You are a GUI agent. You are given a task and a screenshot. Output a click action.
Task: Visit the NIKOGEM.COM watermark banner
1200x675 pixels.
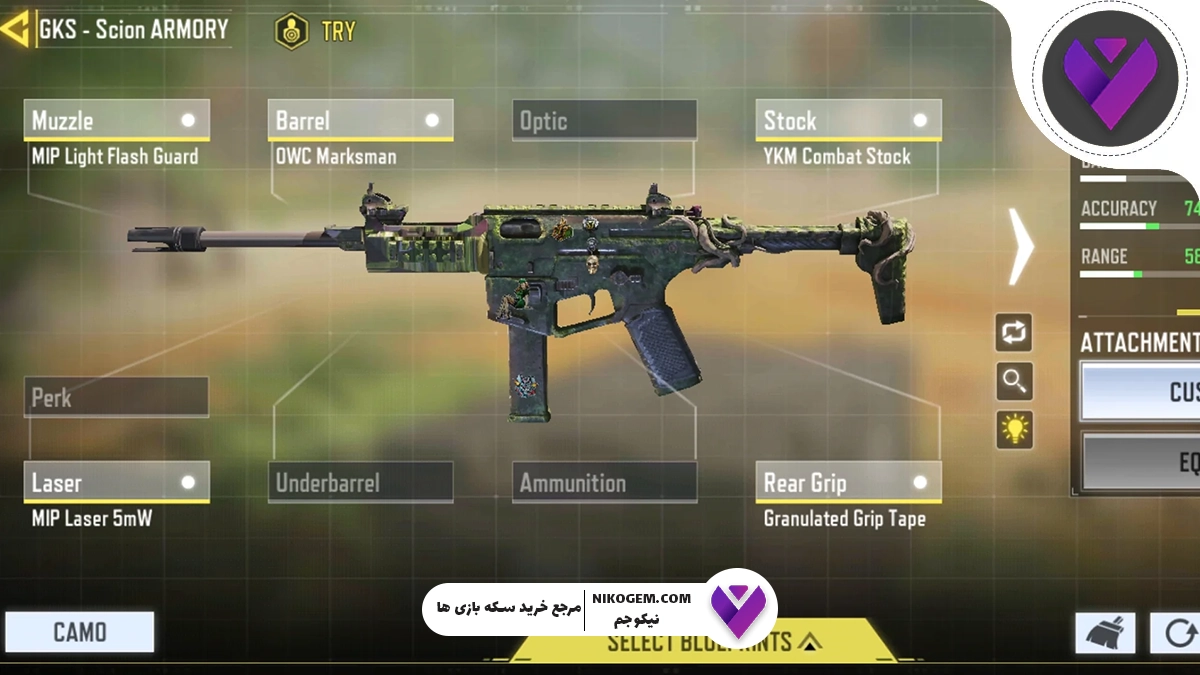click(600, 606)
